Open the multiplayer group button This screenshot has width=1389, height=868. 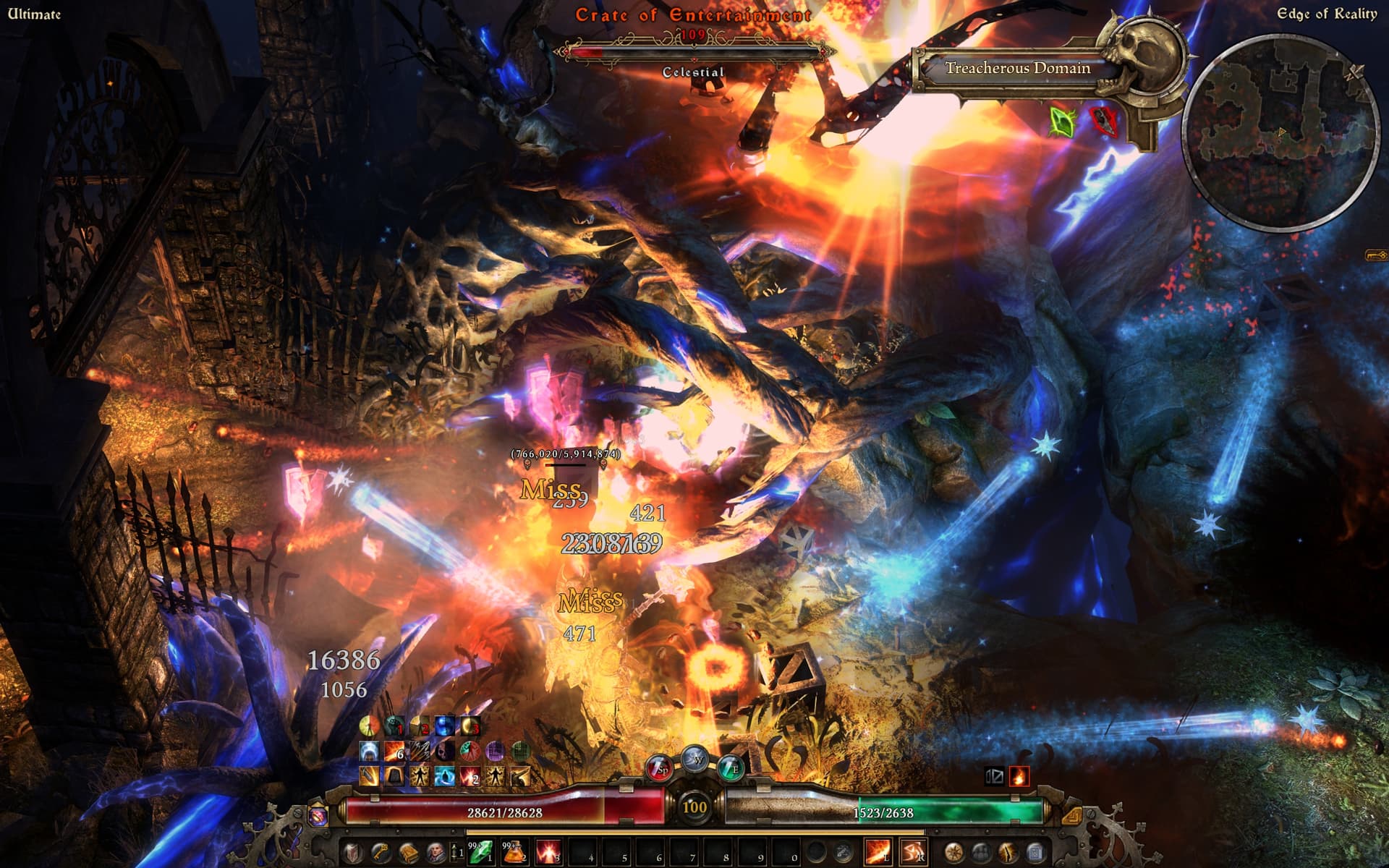[x=981, y=854]
